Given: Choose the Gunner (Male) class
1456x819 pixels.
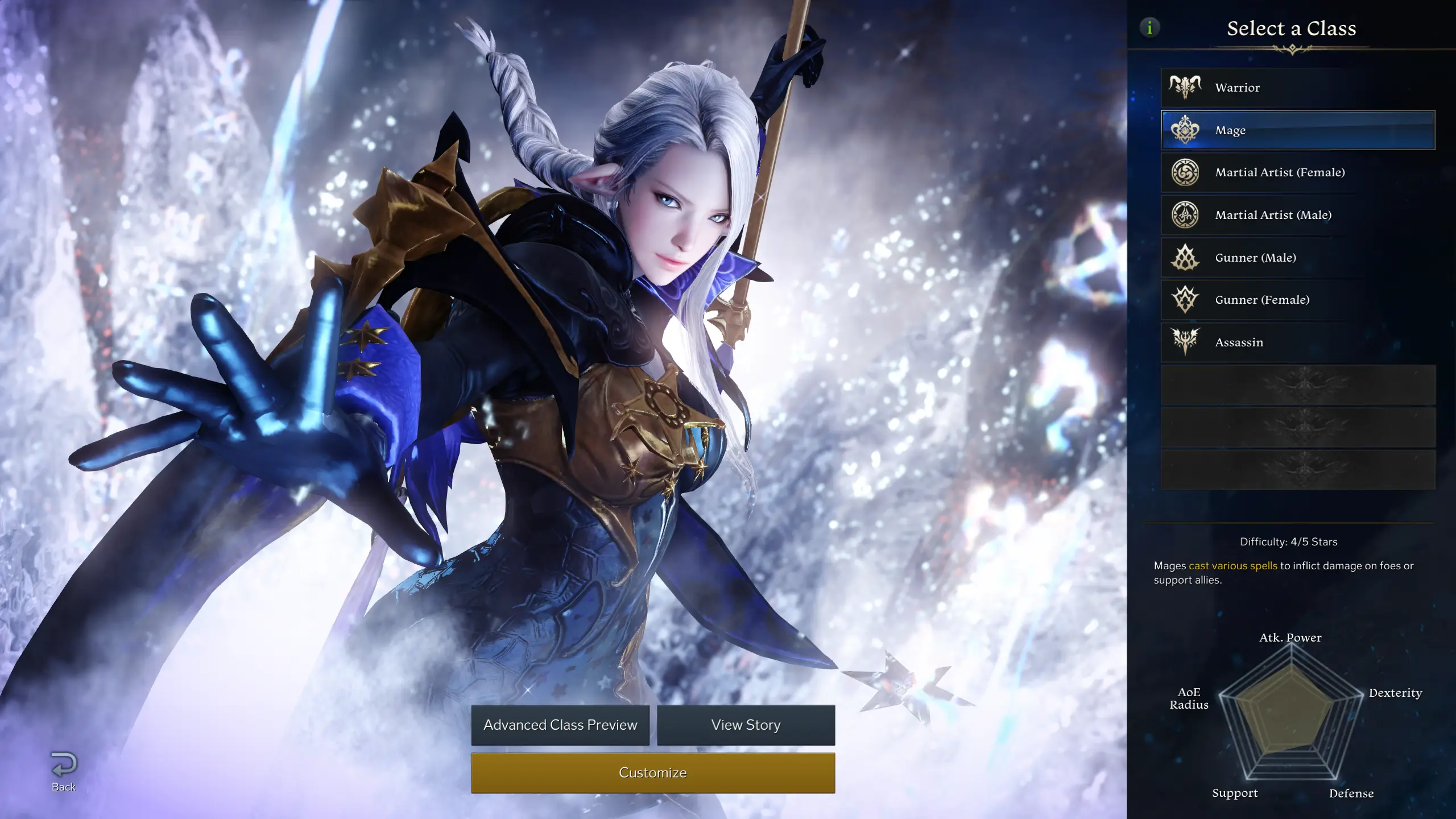Looking at the screenshot, I should (1297, 258).
